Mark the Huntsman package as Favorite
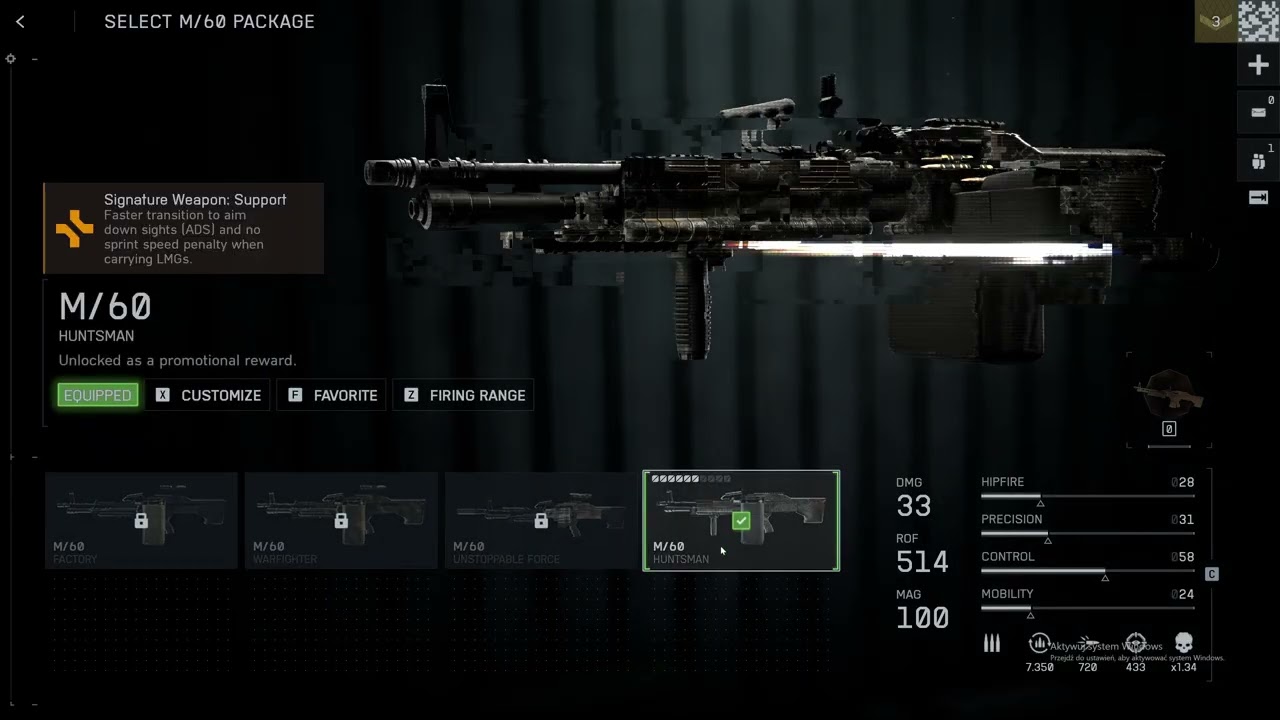This screenshot has width=1280, height=720. click(x=333, y=395)
